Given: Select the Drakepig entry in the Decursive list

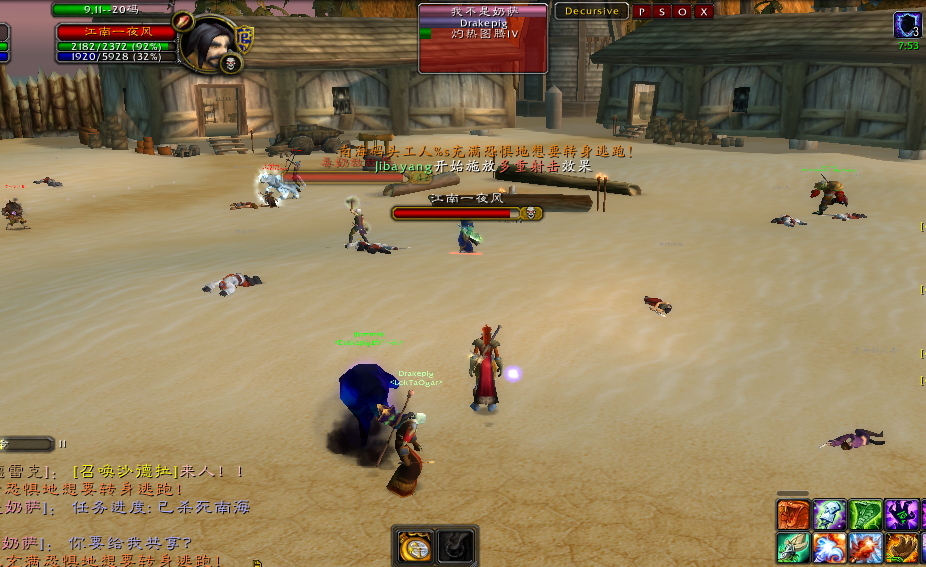Looking at the screenshot, I should point(483,22).
